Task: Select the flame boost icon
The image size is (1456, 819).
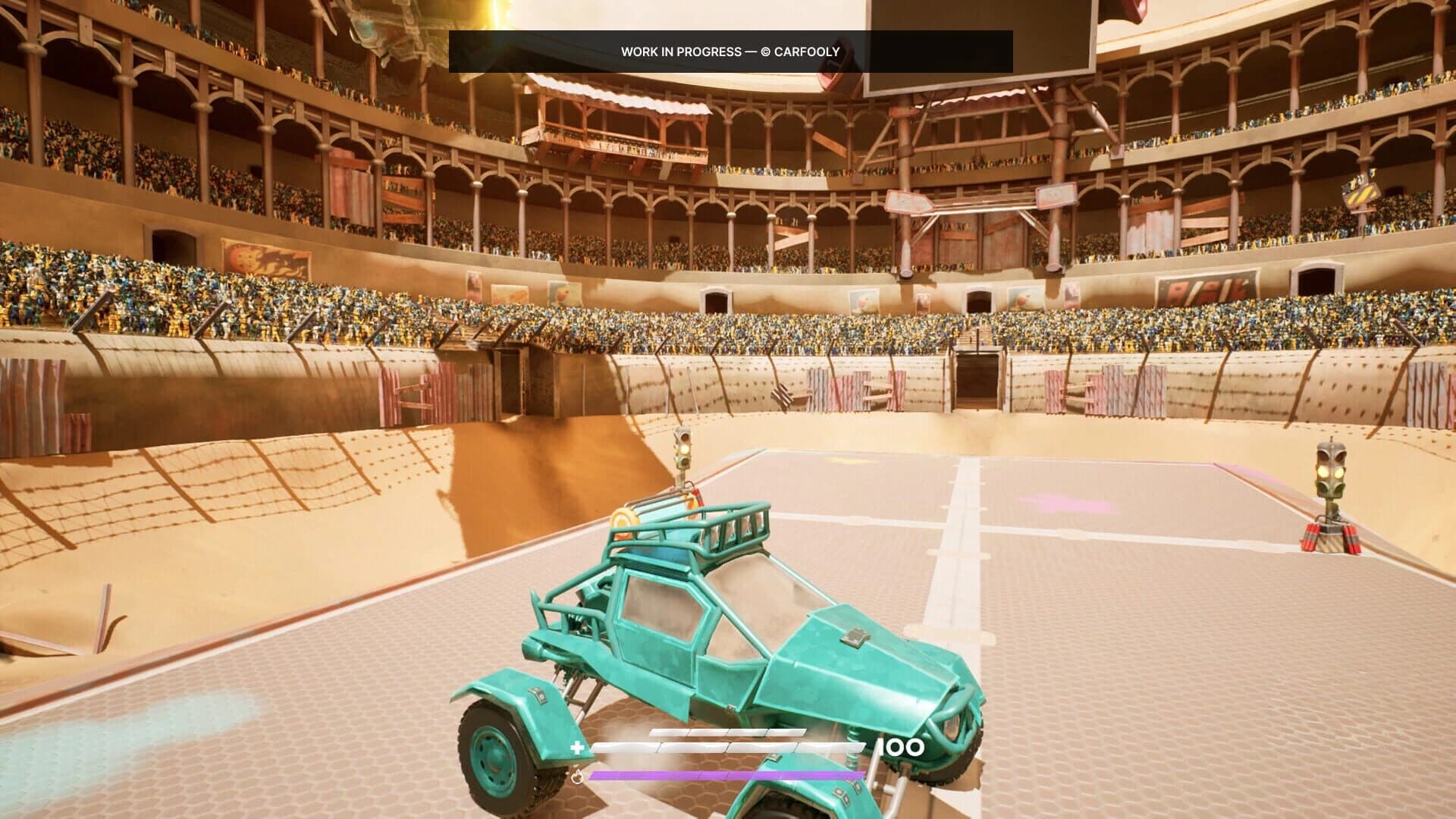Action: pos(577,777)
